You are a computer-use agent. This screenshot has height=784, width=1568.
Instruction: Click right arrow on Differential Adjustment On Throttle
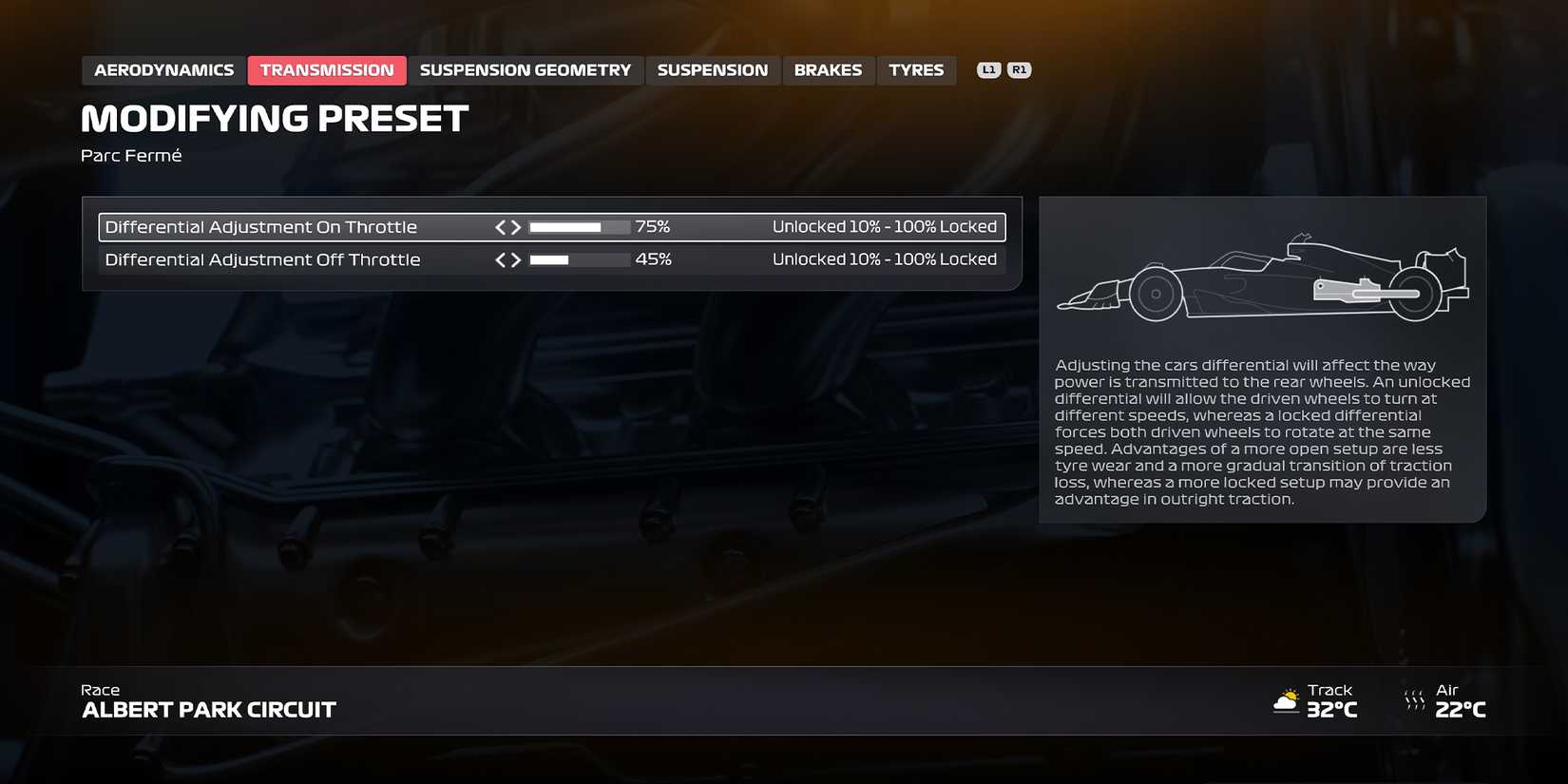tap(516, 226)
